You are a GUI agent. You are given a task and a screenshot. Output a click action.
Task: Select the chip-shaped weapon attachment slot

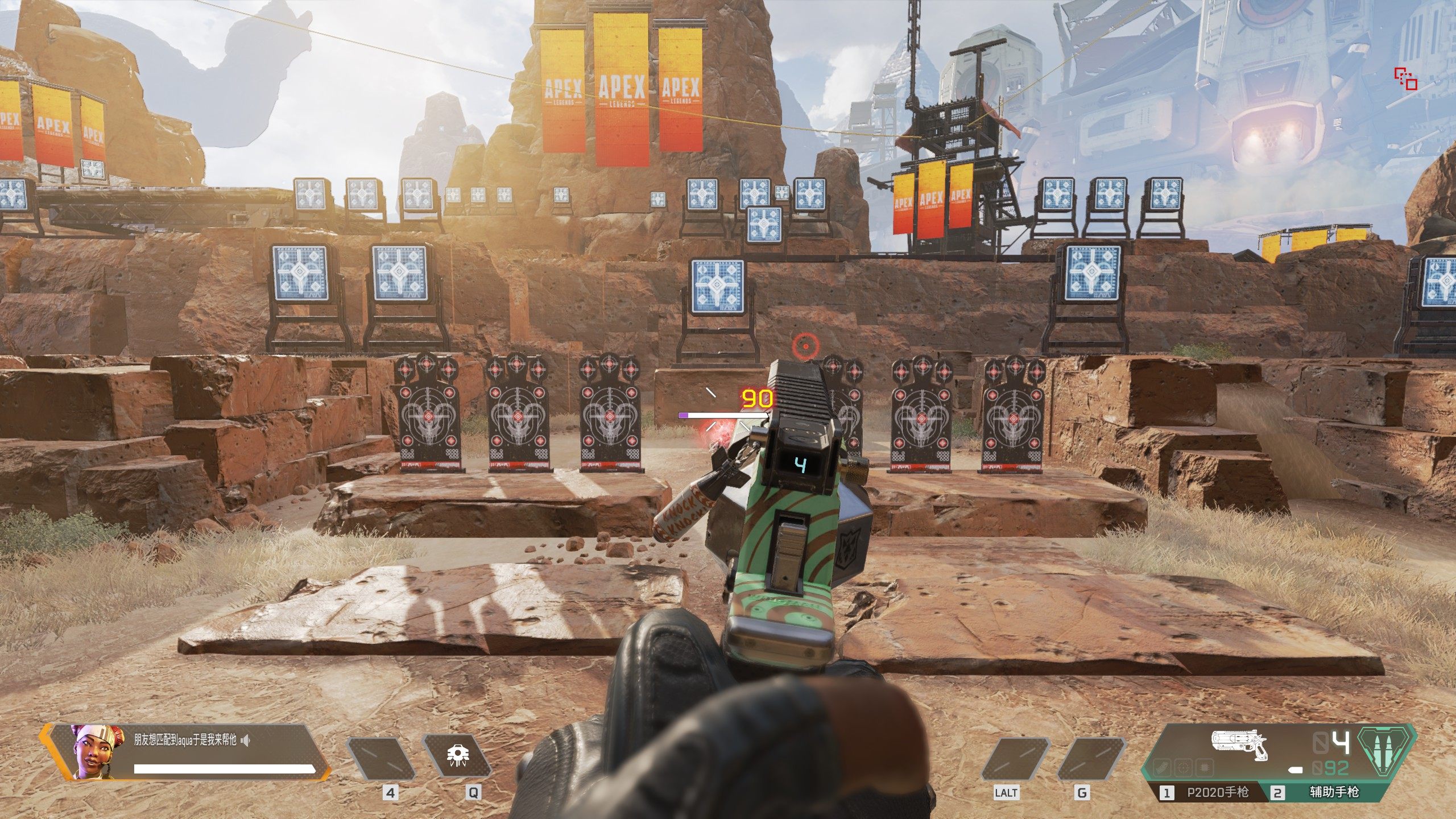pyautogui.click(x=1203, y=768)
